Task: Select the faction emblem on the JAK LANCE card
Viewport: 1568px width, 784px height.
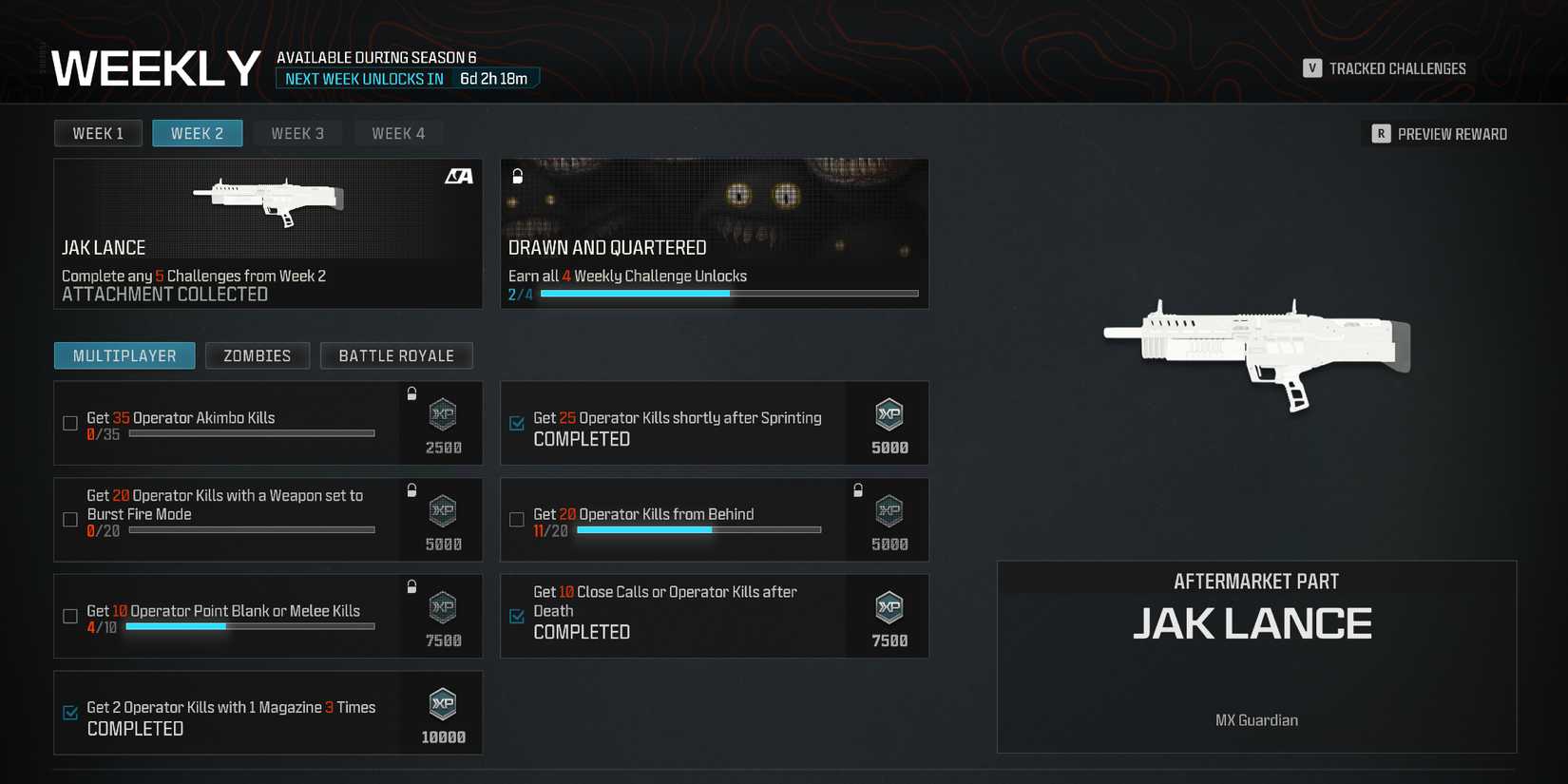Action: point(462,177)
